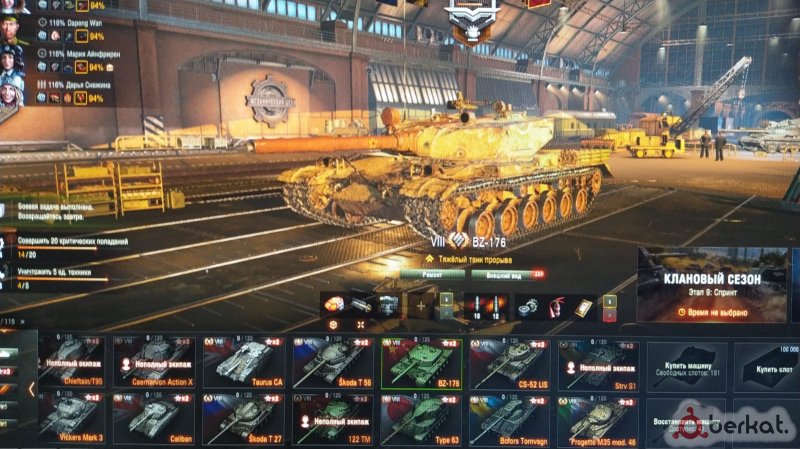Image resolution: width=800 pixels, height=449 pixels.
Task: Select the 122 TM tank card
Action: point(332,417)
